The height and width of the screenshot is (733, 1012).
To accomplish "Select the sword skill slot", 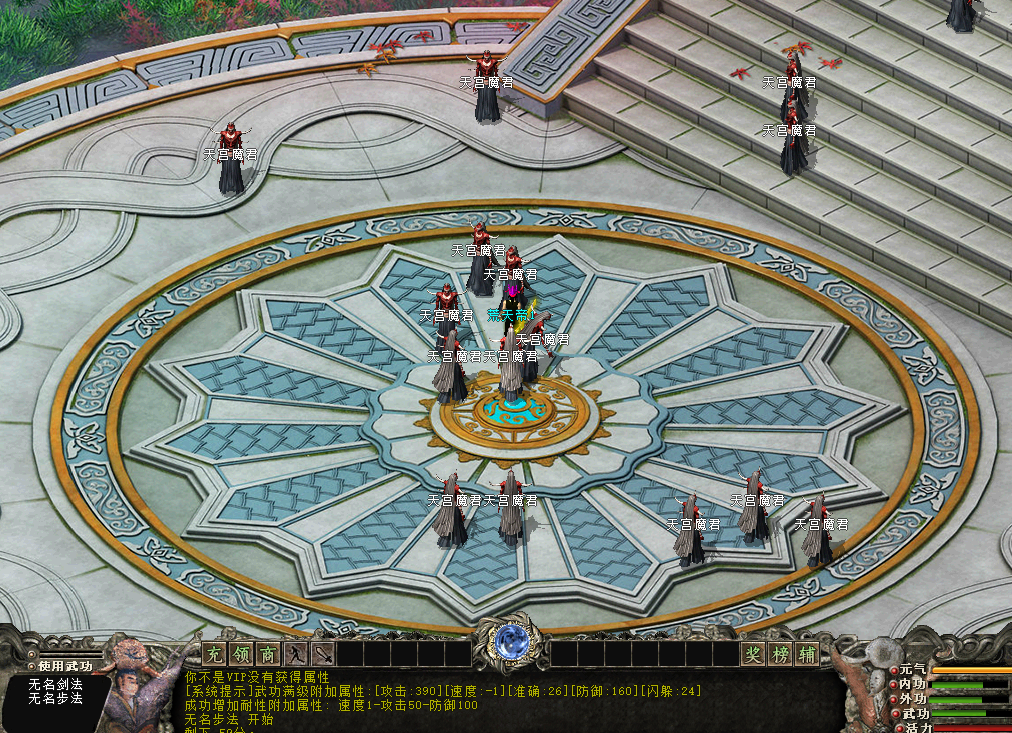I will tap(322, 655).
